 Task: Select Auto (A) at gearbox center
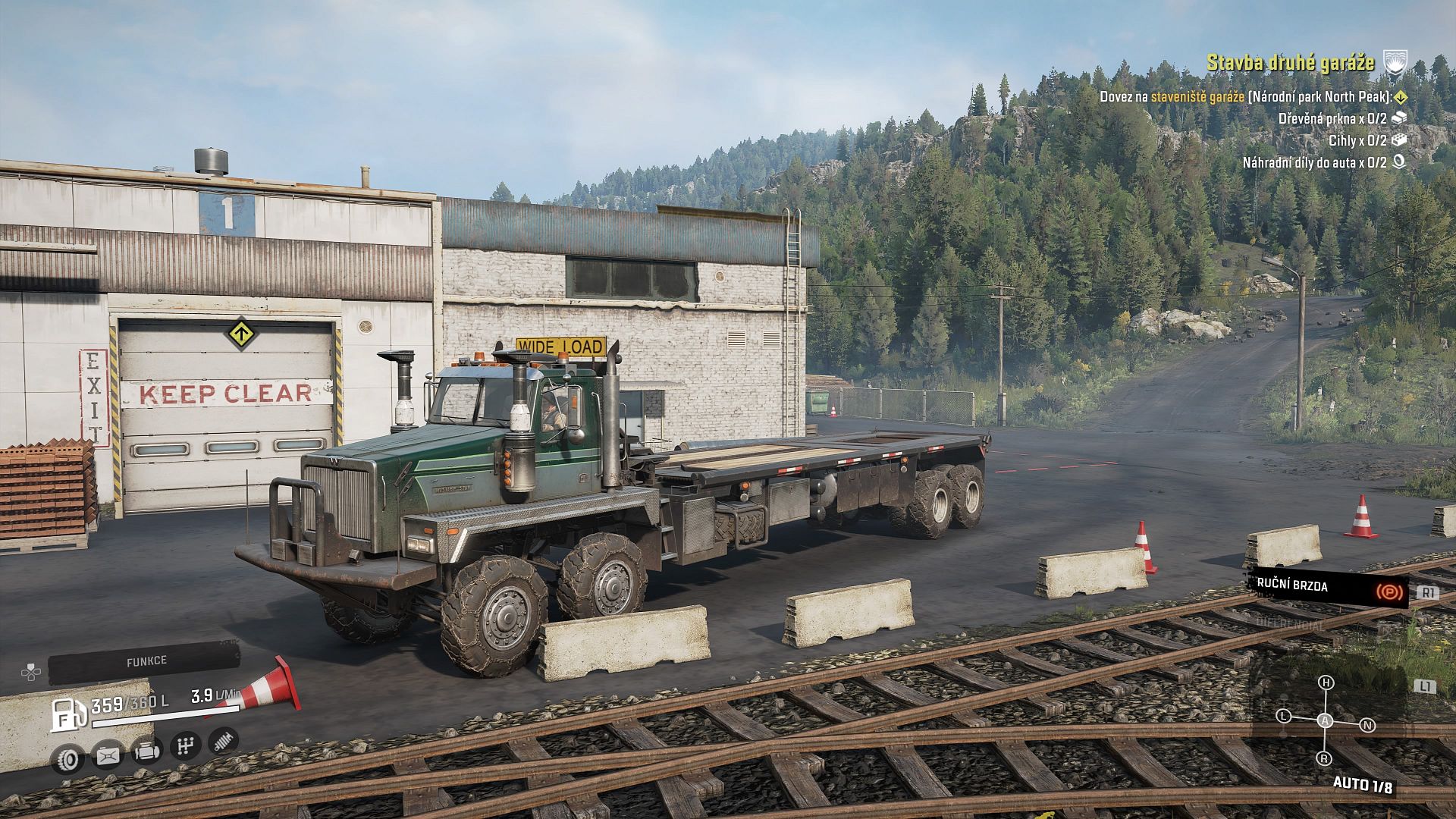(1325, 721)
